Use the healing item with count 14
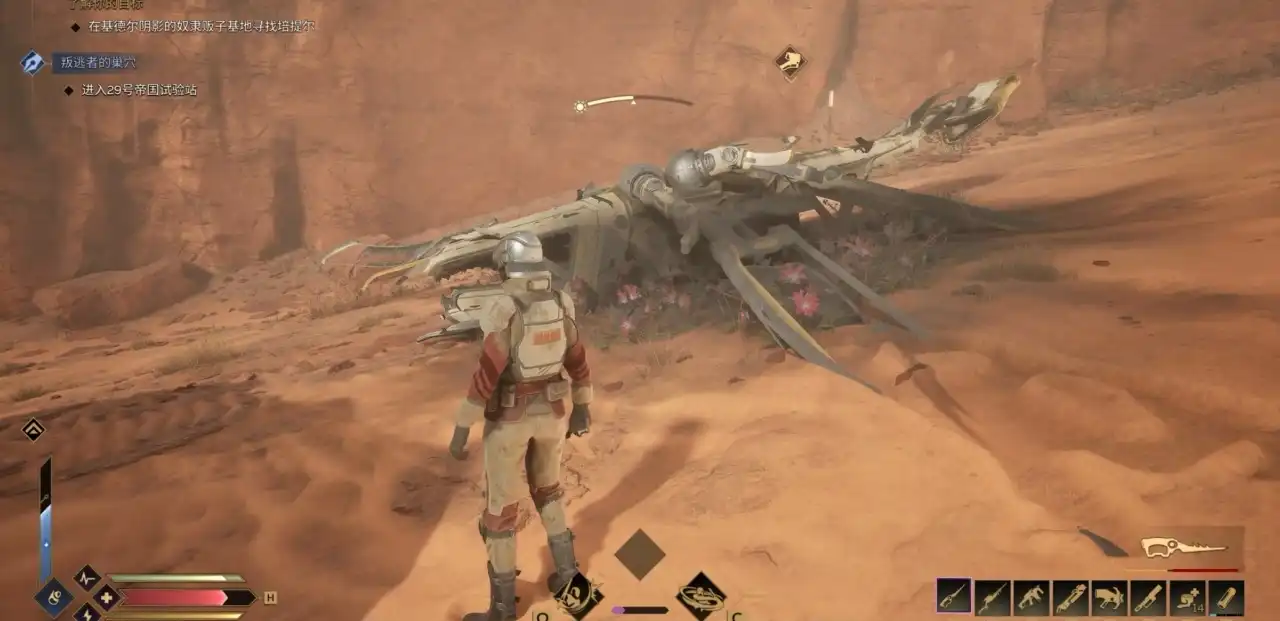This screenshot has height=621, width=1280. [x=1187, y=597]
